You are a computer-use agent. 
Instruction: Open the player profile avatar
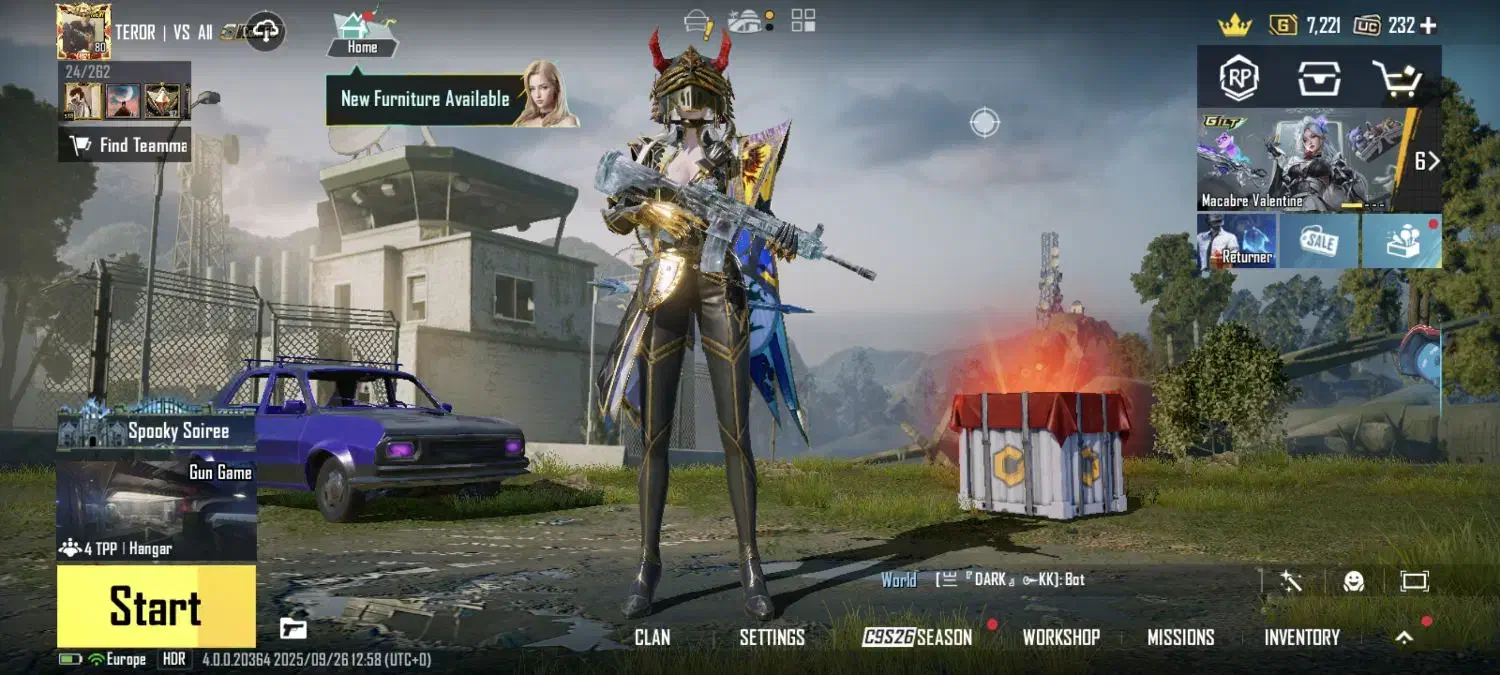pyautogui.click(x=83, y=31)
